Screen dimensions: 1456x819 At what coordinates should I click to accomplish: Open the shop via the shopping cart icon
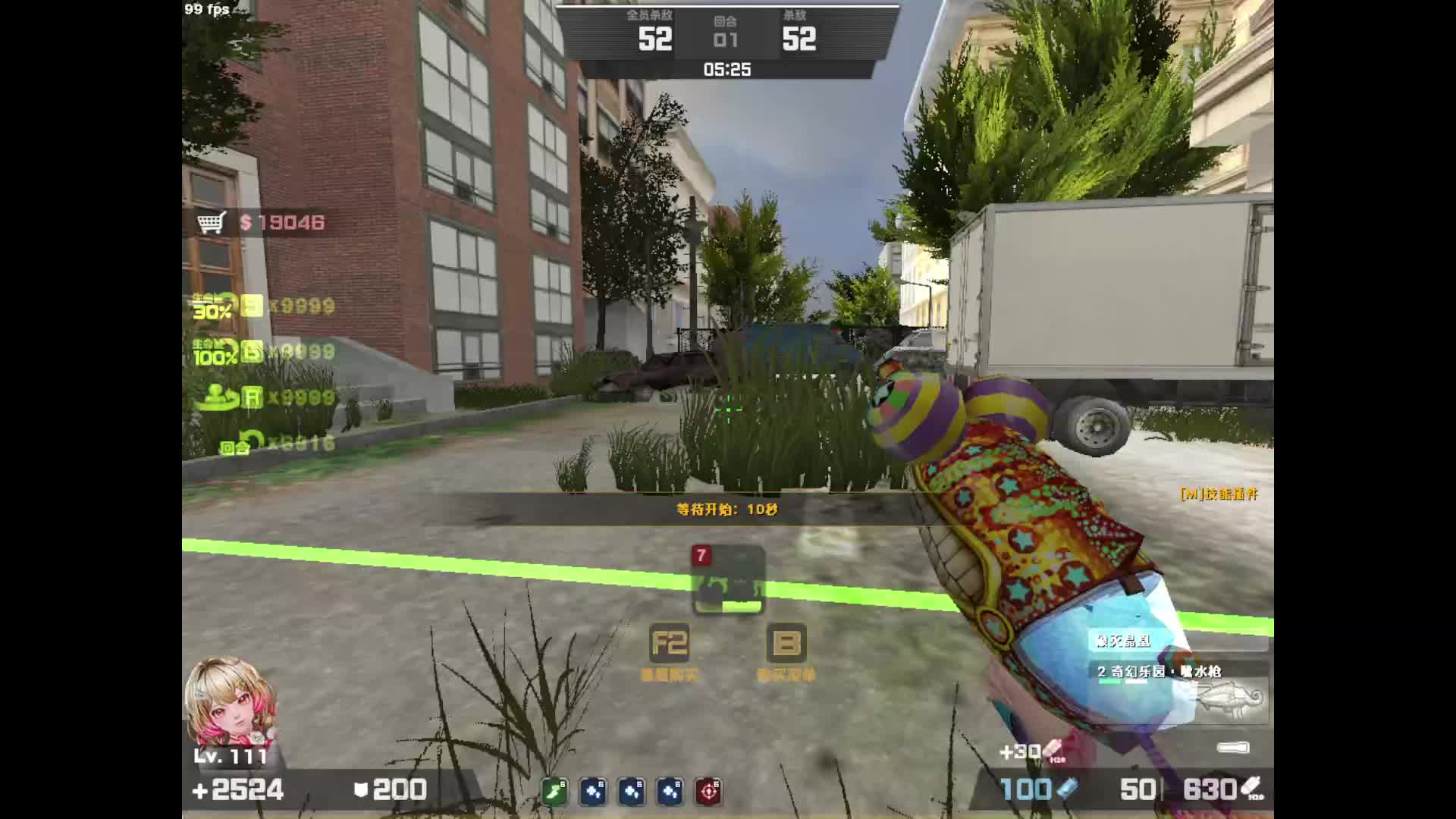212,223
